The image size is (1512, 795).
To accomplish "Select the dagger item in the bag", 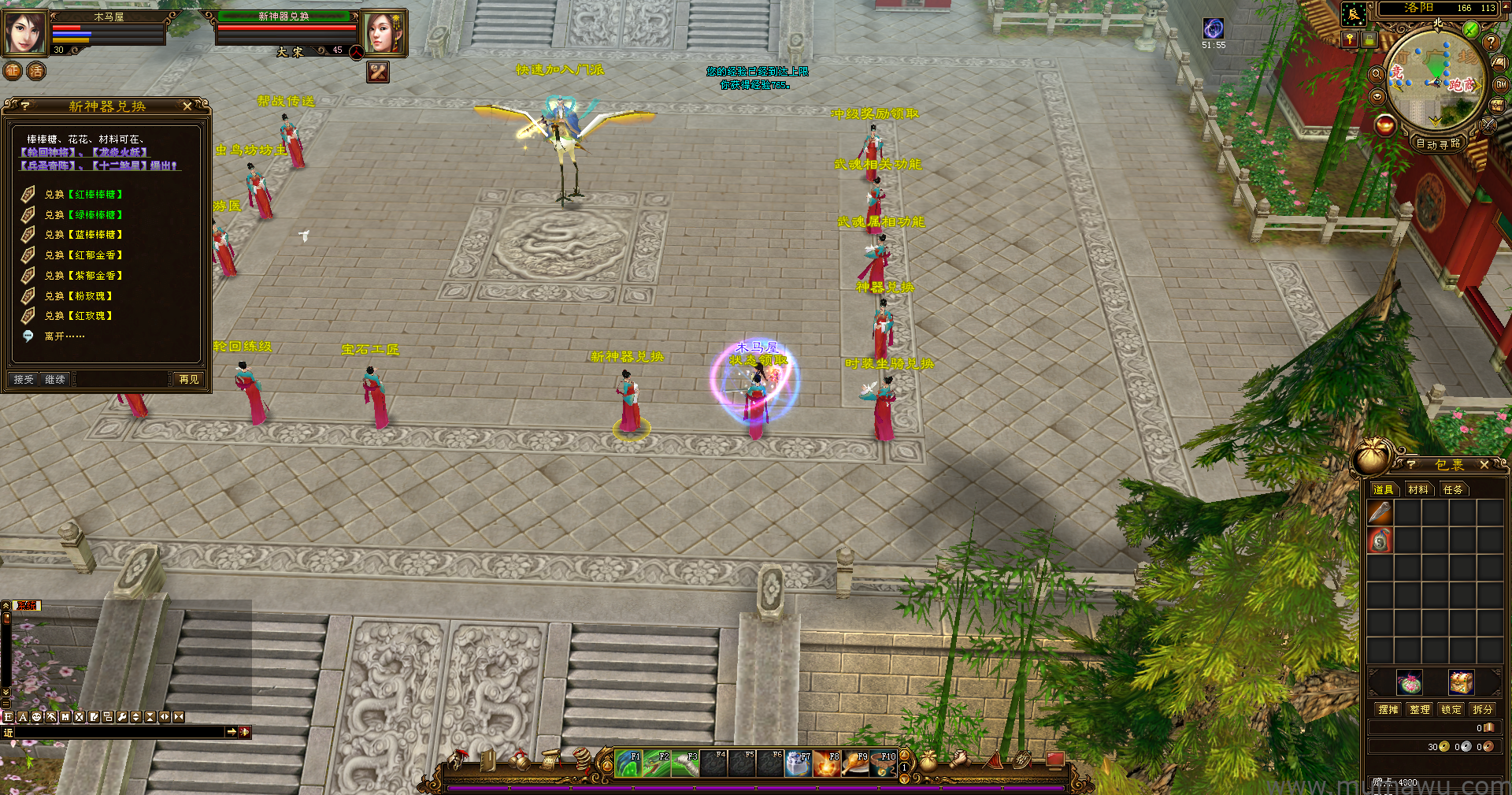I will (1380, 513).
